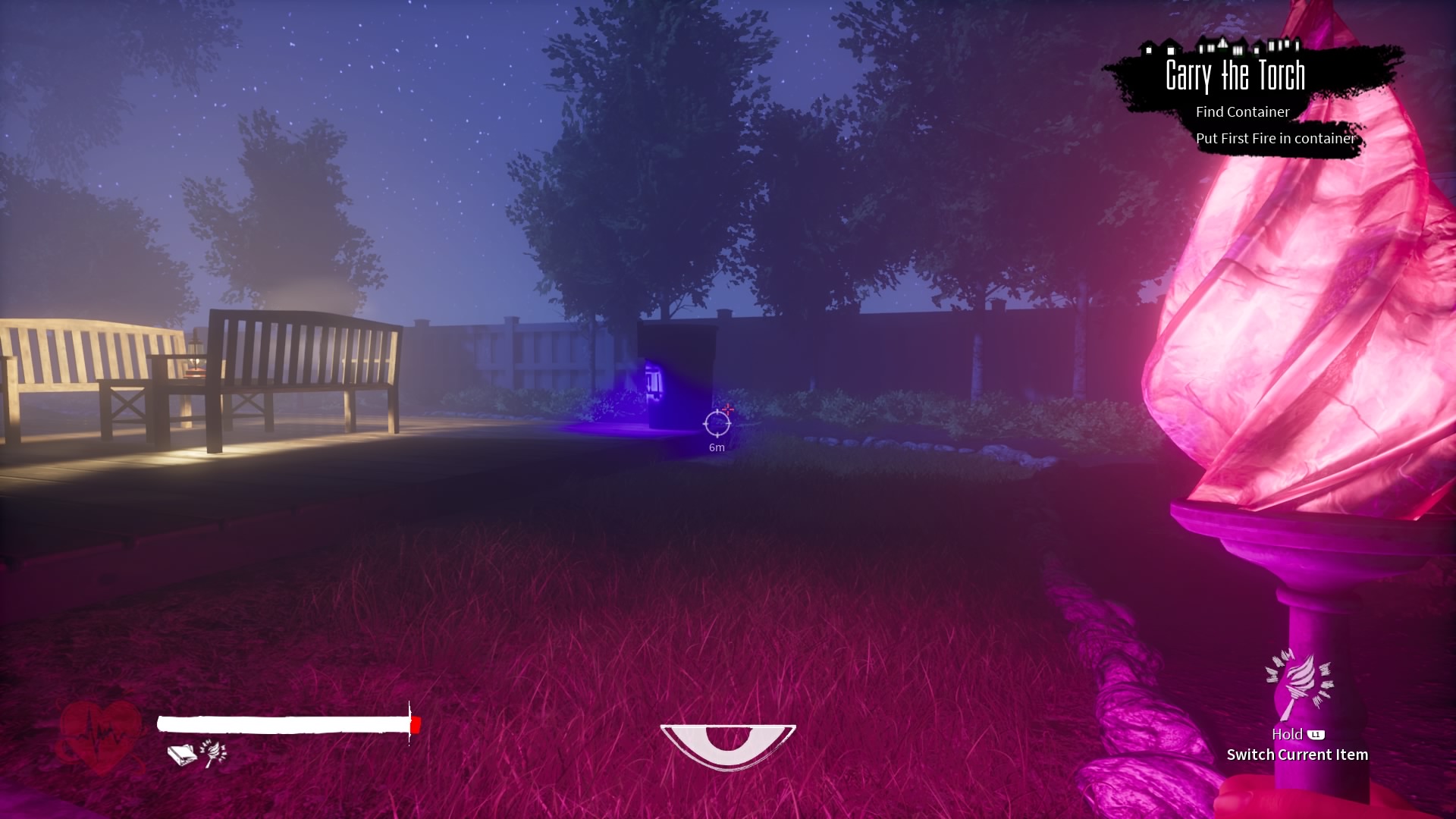Expand the objective list below the banner
Viewport: 1456px width, 819px height.
pos(1259,125)
